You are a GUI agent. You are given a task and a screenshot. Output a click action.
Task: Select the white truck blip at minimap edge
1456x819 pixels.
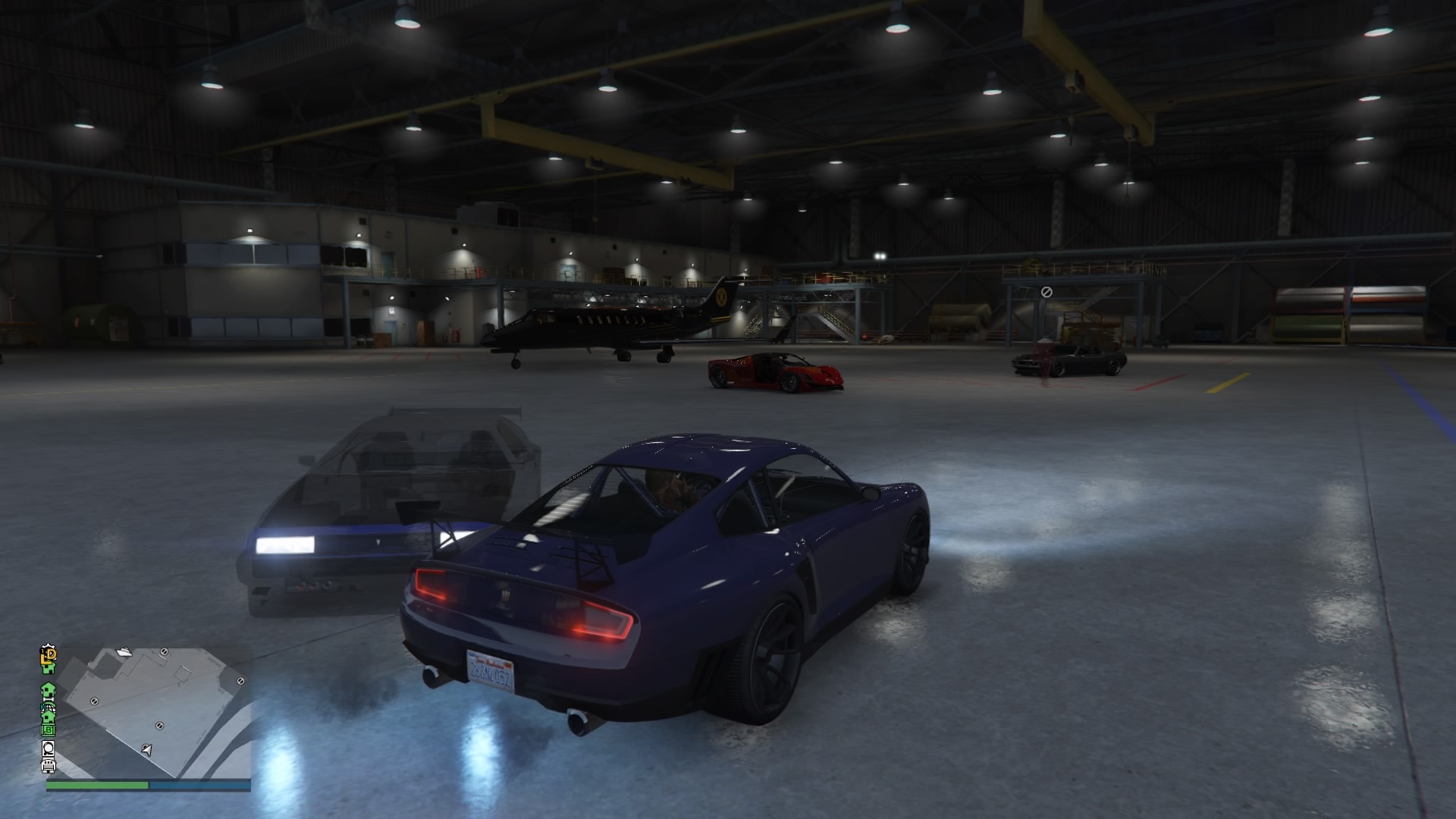point(49,765)
